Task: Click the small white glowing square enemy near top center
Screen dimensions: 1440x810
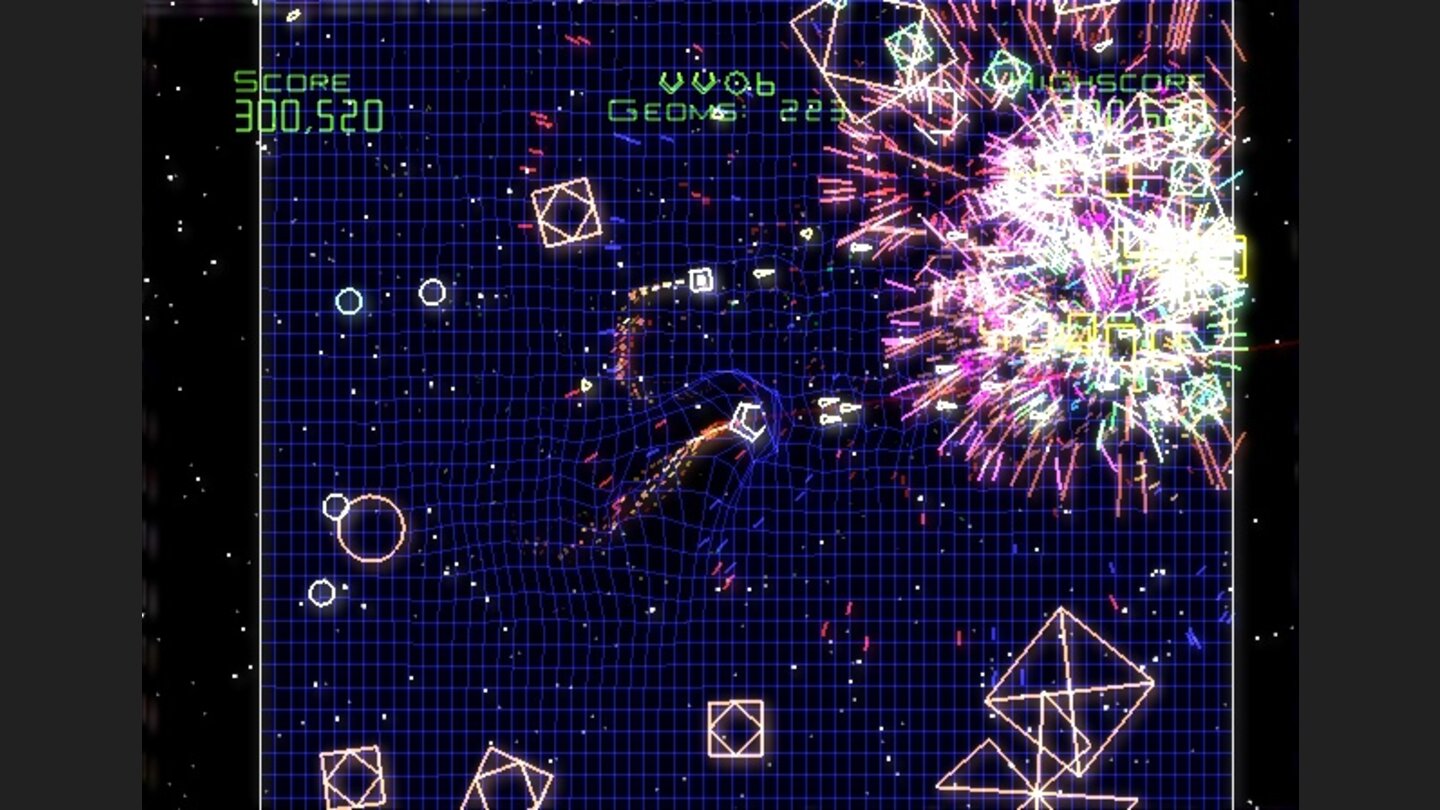Action: click(x=700, y=278)
